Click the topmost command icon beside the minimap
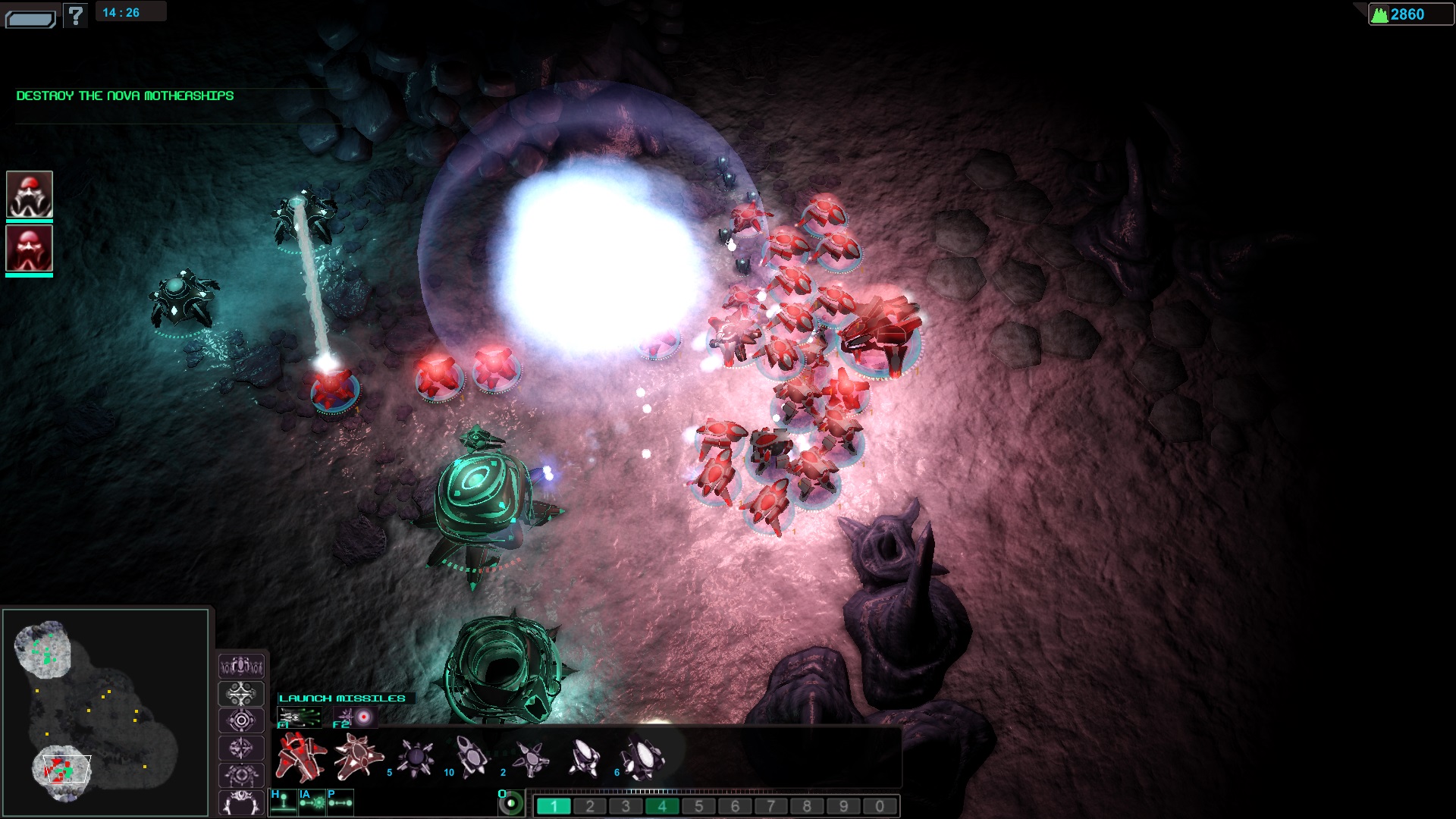 click(x=241, y=667)
